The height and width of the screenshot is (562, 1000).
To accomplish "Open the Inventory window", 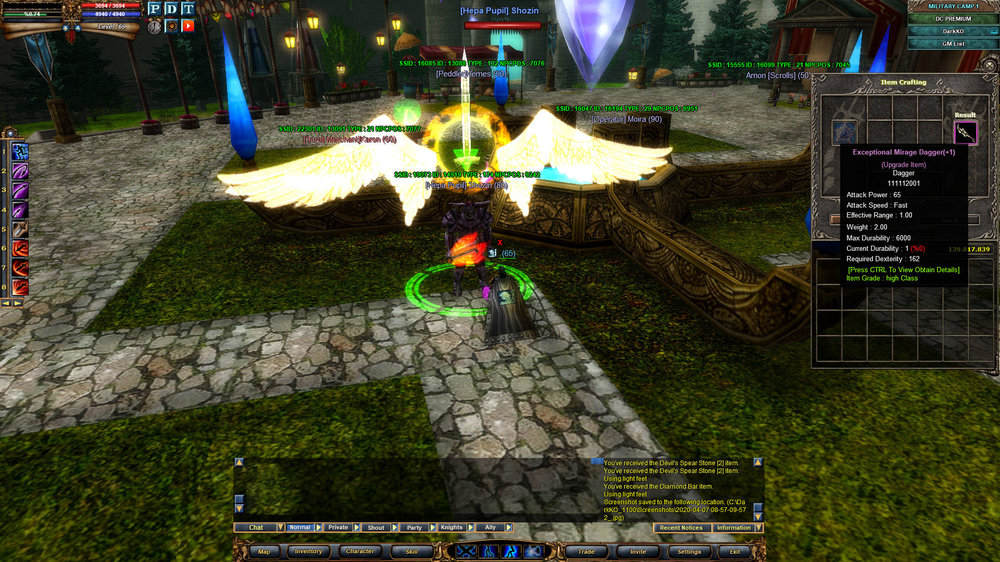I will 308,551.
